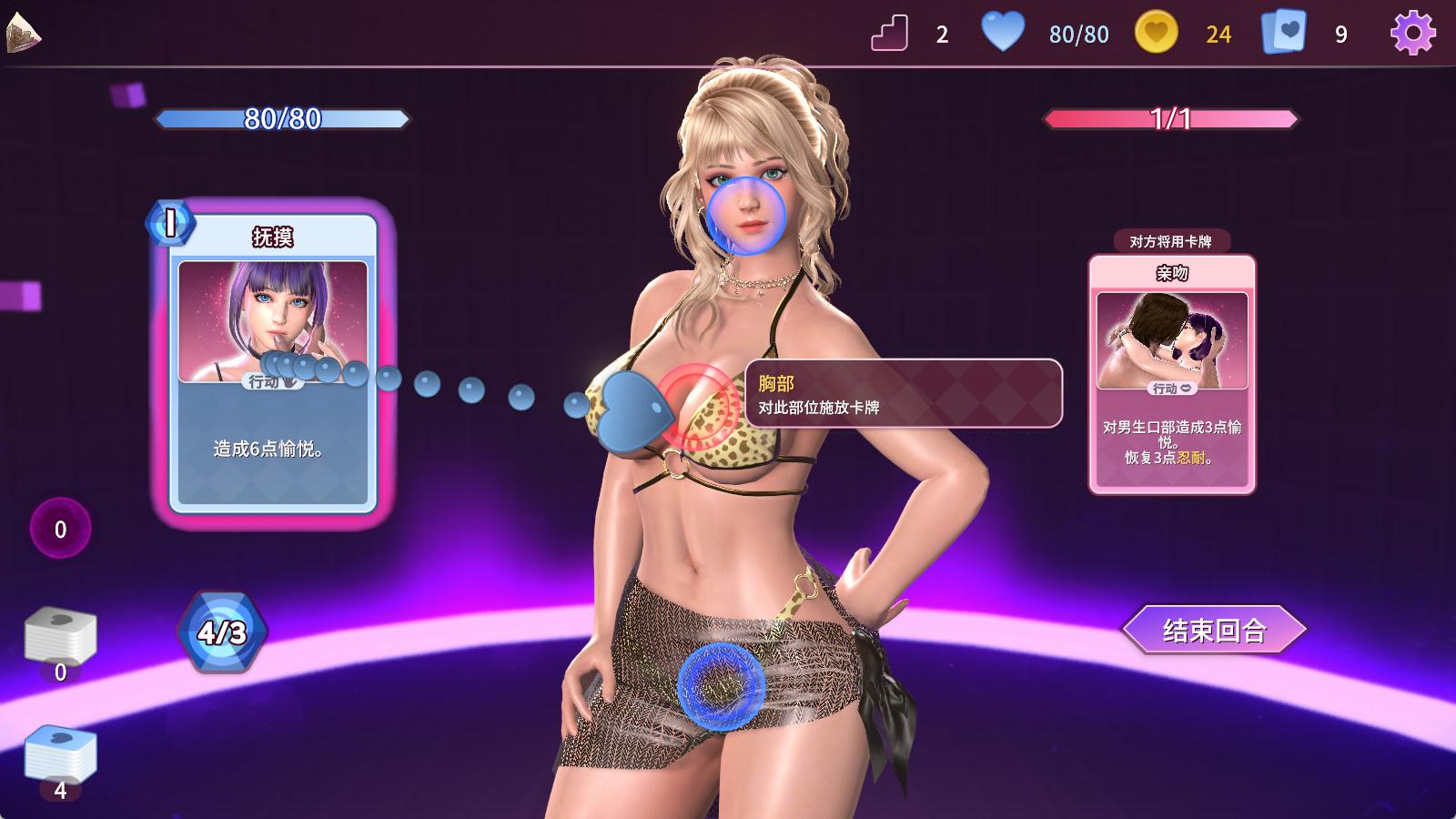View the opponent's 亲吻 card
The width and height of the screenshot is (1456, 819).
pyautogui.click(x=1172, y=374)
